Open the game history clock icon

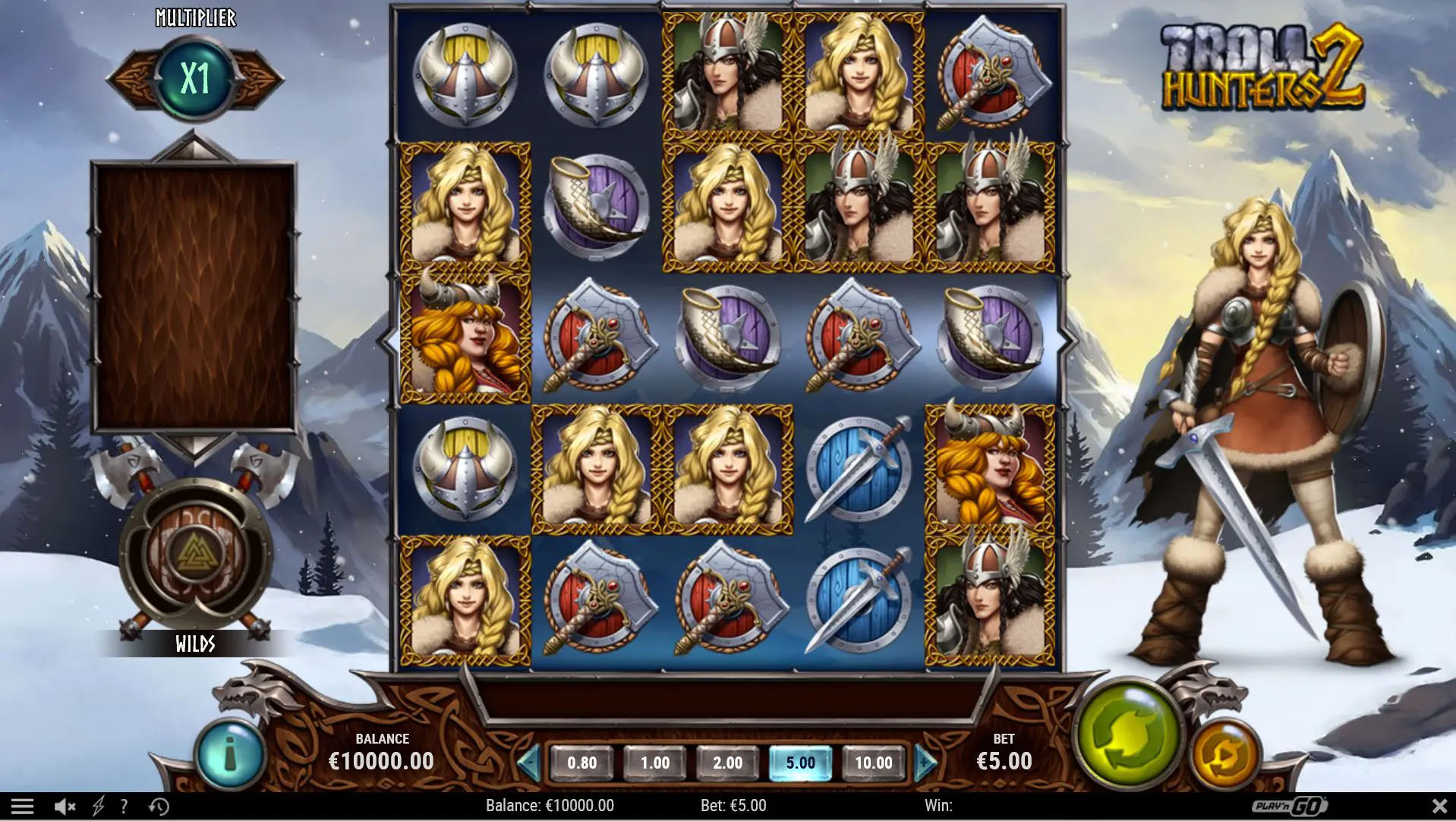159,806
